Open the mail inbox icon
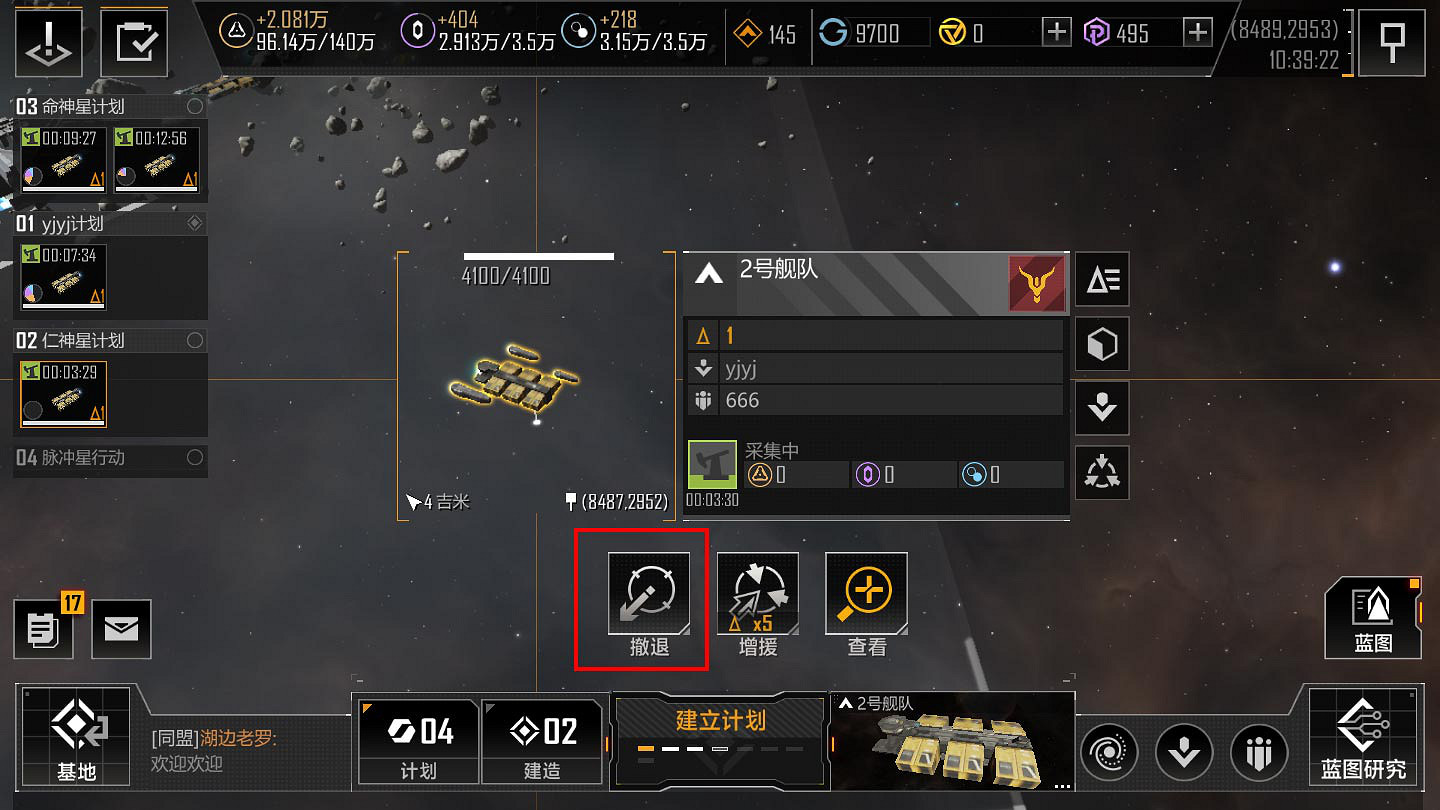Screen dimensions: 1440x810 [121, 629]
